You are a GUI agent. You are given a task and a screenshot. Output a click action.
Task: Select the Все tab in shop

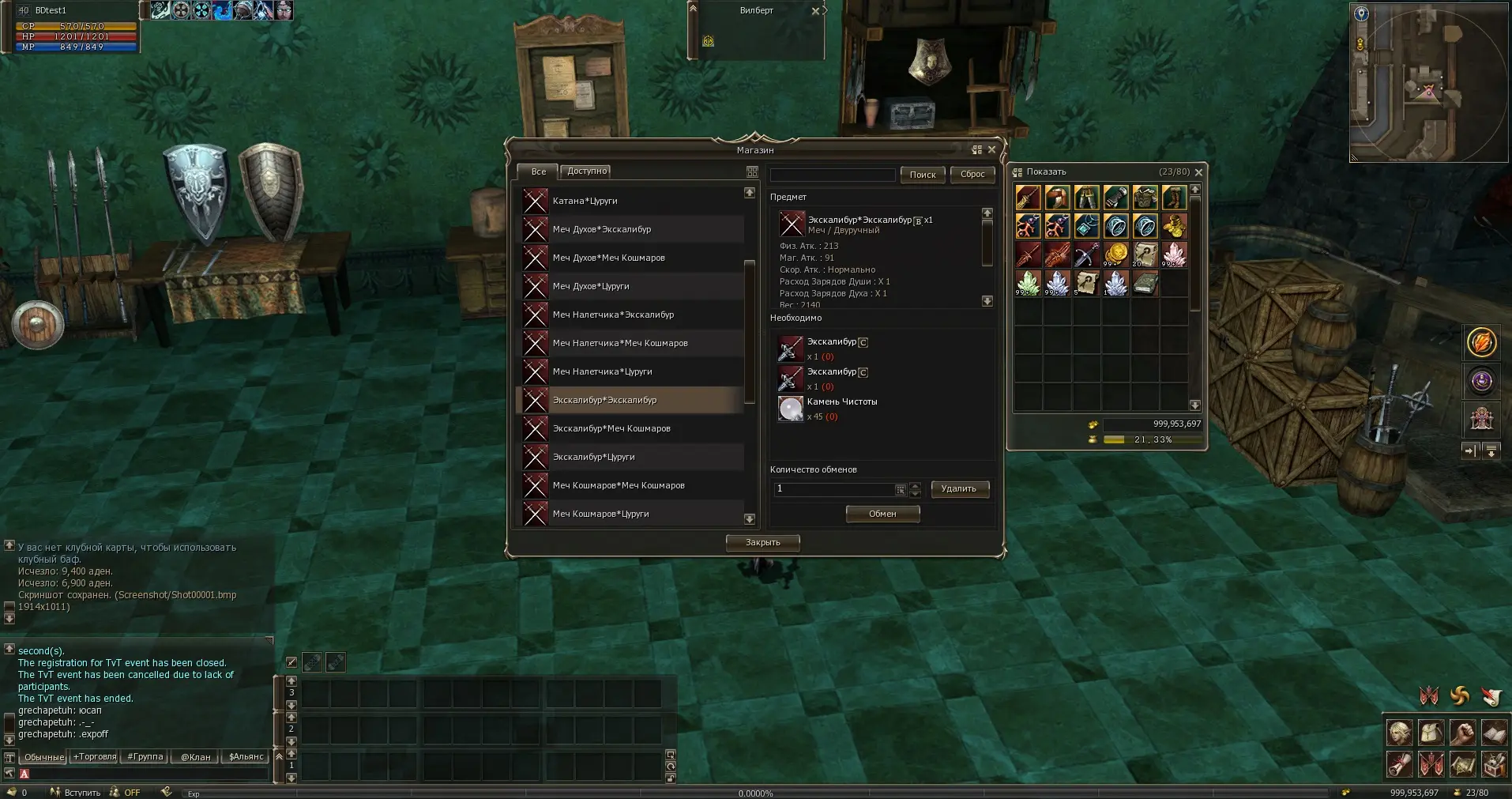538,171
